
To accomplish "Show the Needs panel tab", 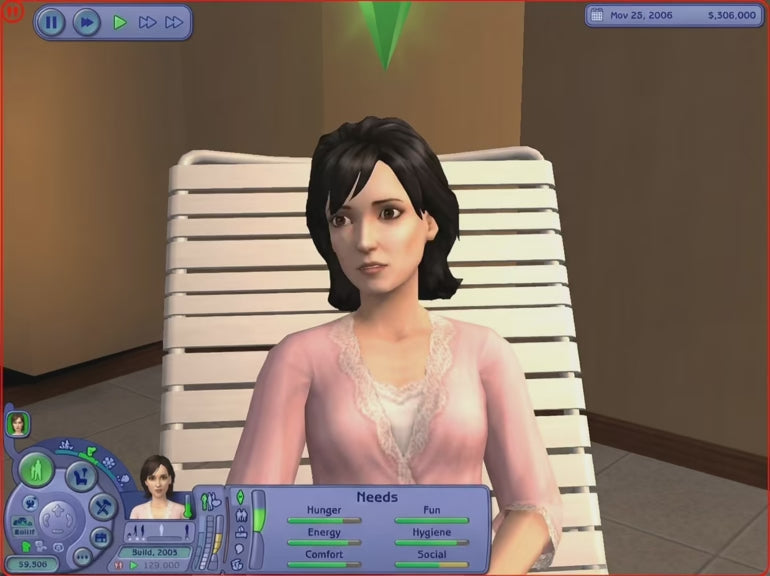I will tap(240, 497).
